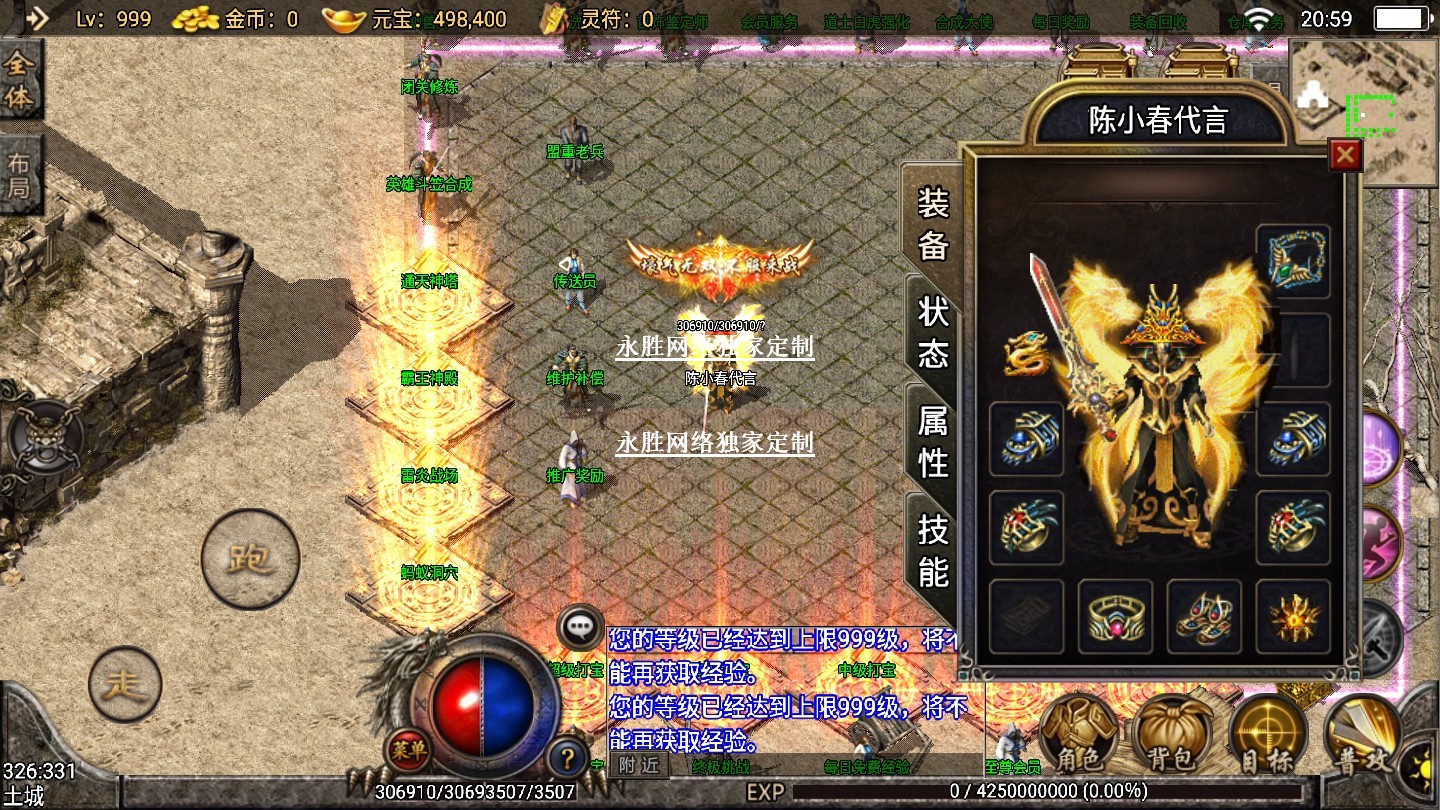Open the 角色 character button
The image size is (1440, 810).
[1078, 735]
